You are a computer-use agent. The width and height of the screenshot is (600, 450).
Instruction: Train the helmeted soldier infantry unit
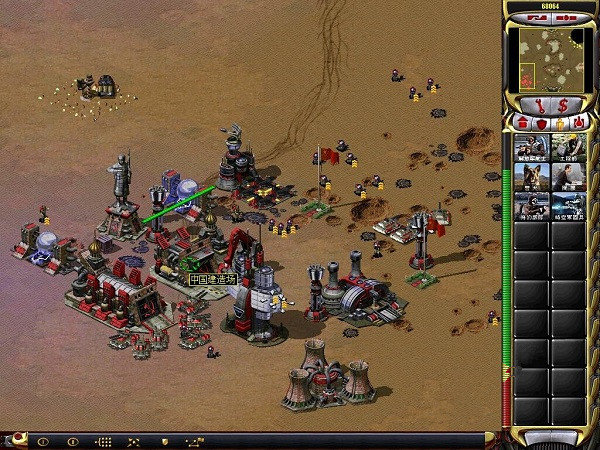[x=531, y=148]
